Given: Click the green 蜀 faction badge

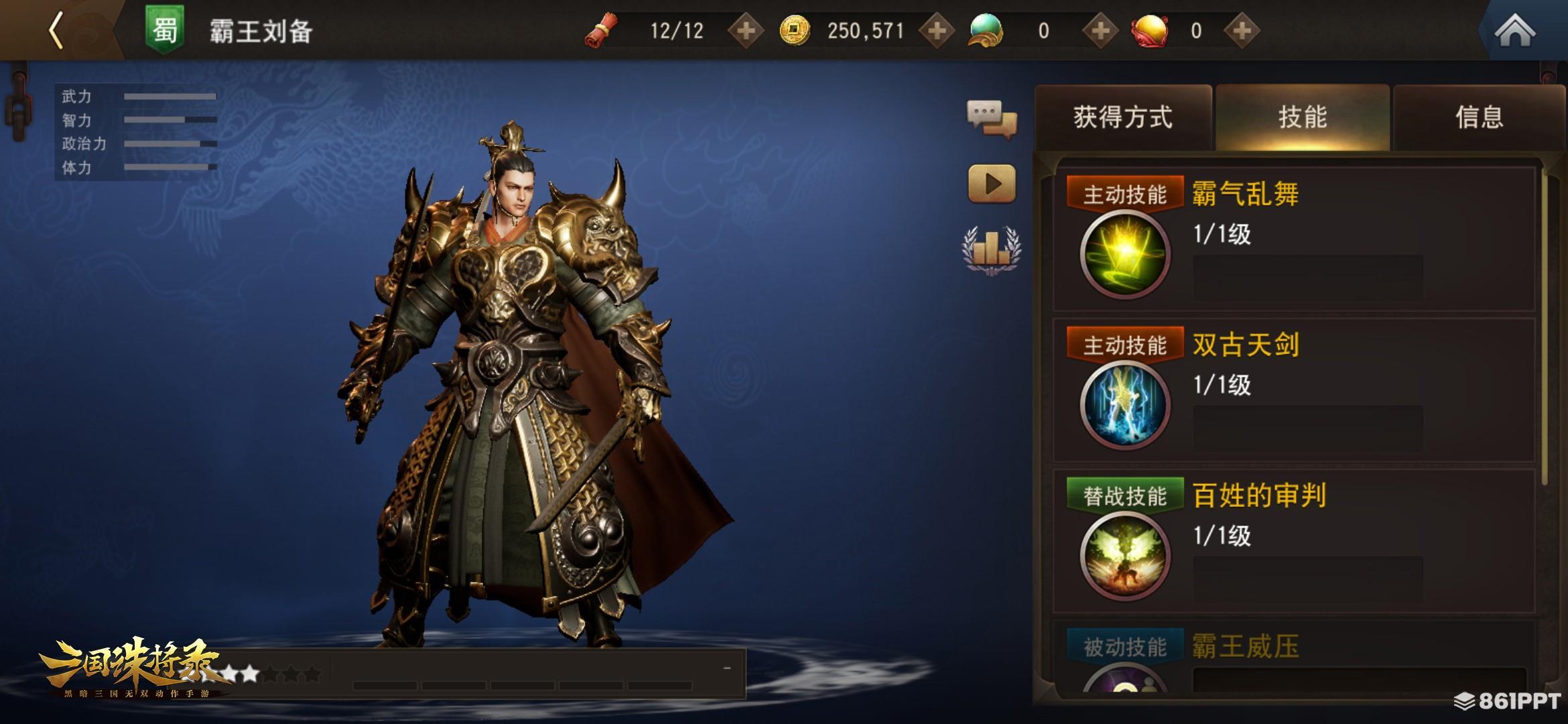Looking at the screenshot, I should click(x=165, y=31).
